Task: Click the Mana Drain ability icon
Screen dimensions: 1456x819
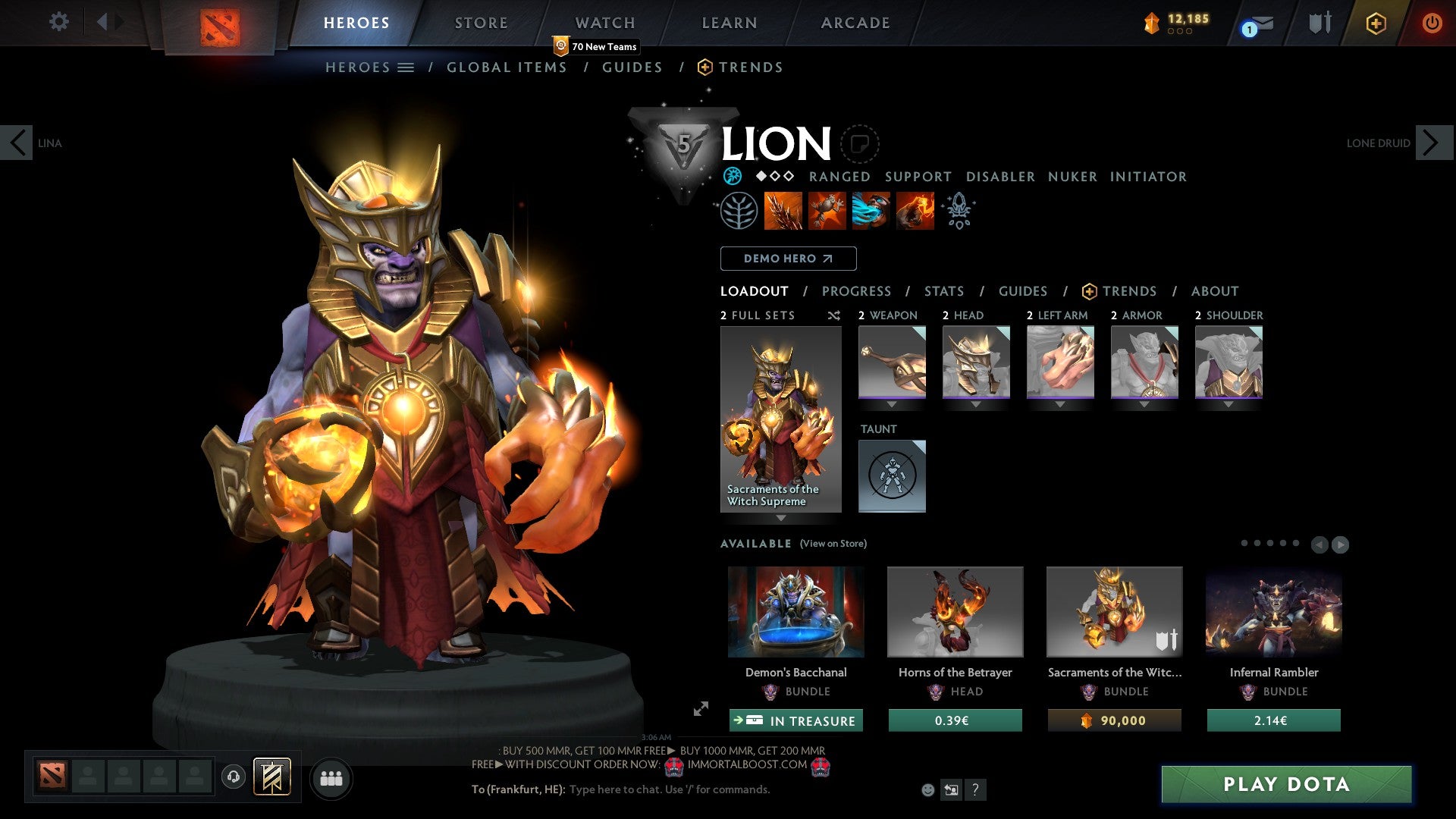Action: pos(871,212)
